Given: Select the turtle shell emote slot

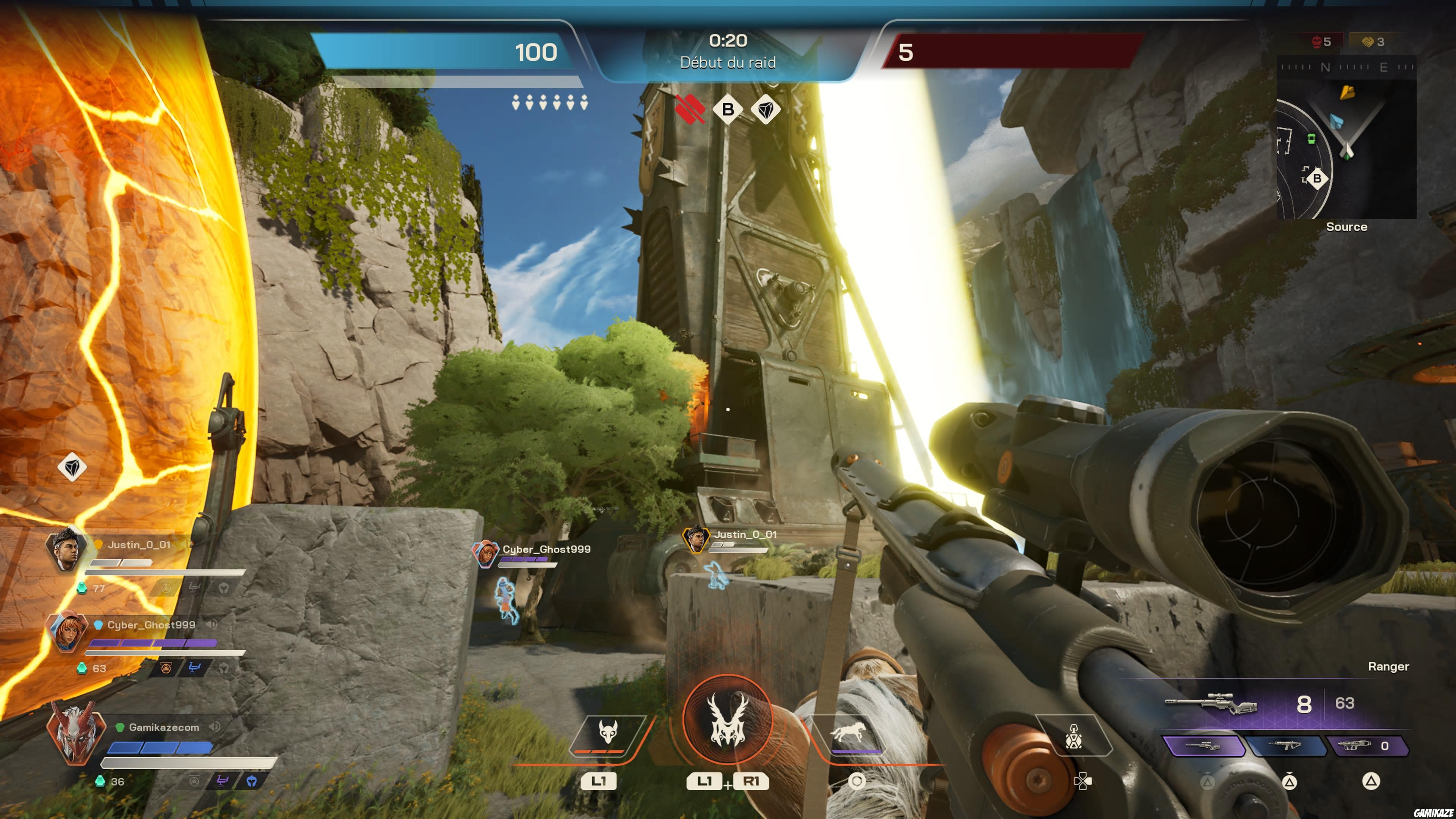Looking at the screenshot, I should coord(1073,736).
